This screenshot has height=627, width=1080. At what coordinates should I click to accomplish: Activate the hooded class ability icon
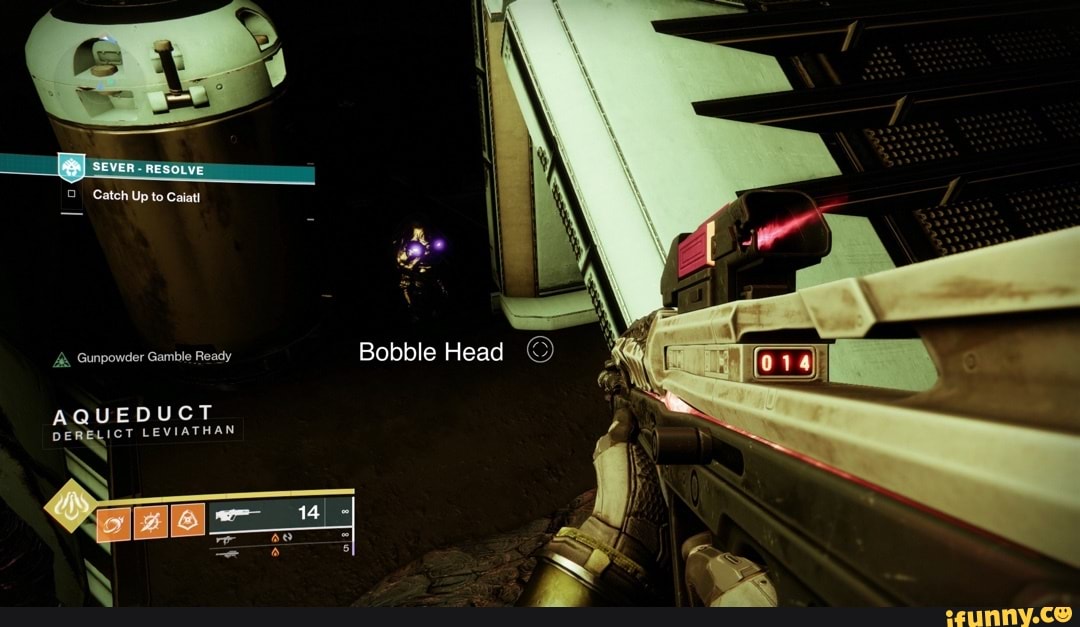188,519
